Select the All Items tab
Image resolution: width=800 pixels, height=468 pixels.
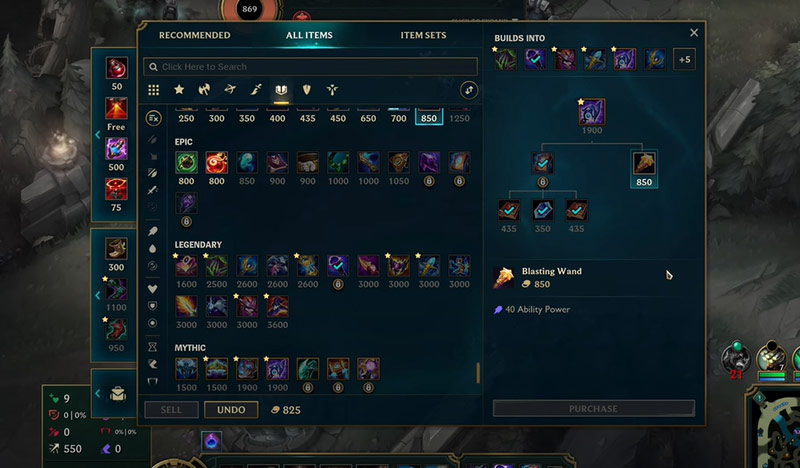coord(309,36)
